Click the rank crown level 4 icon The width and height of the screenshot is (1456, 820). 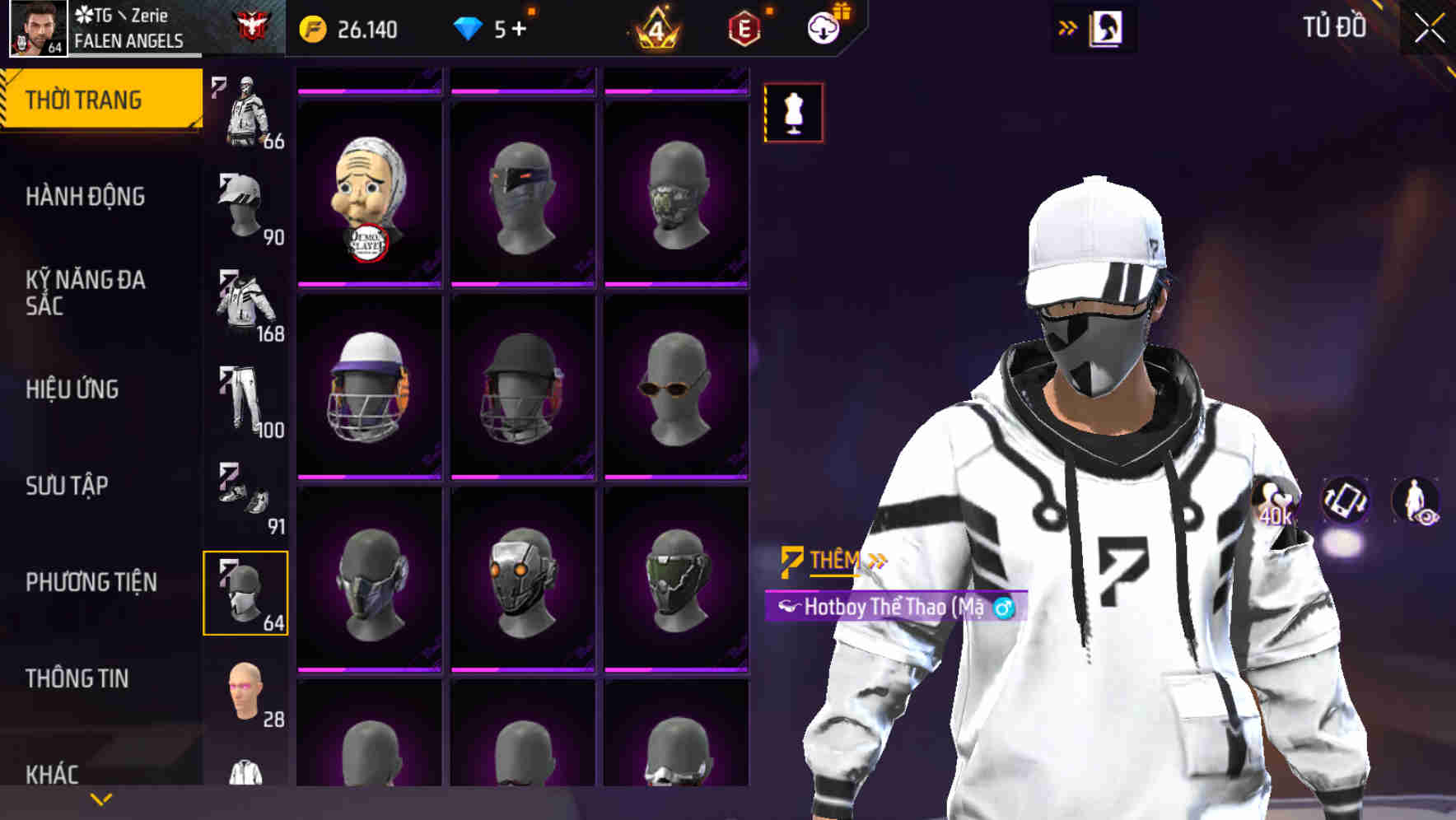[x=655, y=27]
